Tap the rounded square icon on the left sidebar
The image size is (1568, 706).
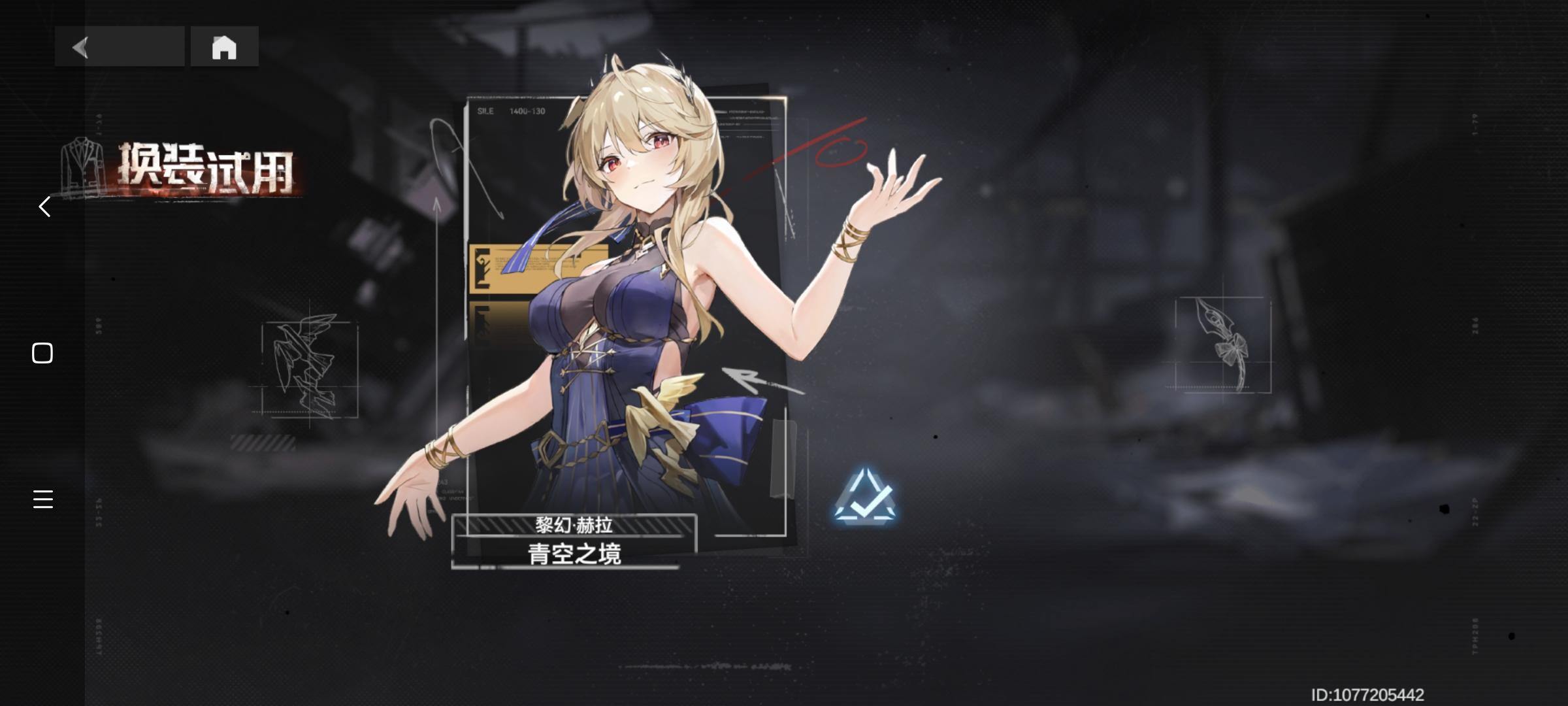[x=42, y=352]
